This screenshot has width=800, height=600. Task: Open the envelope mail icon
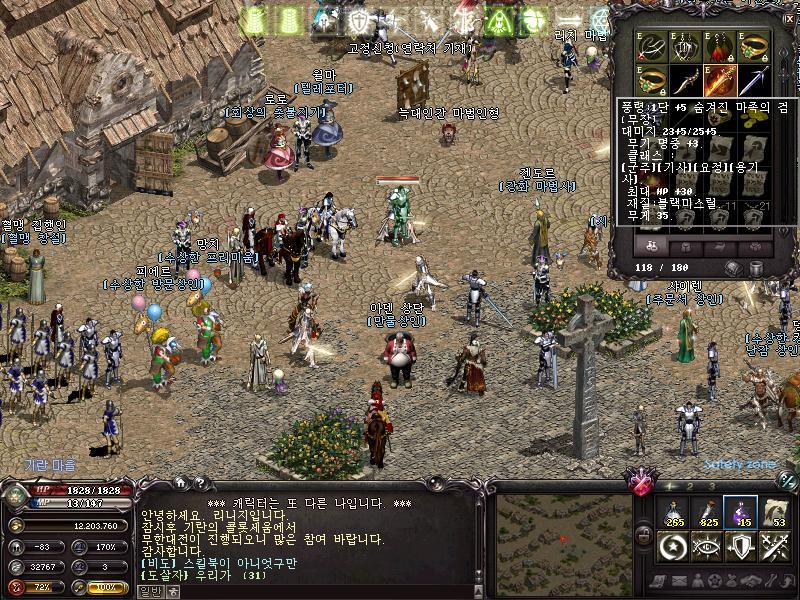pos(681,582)
